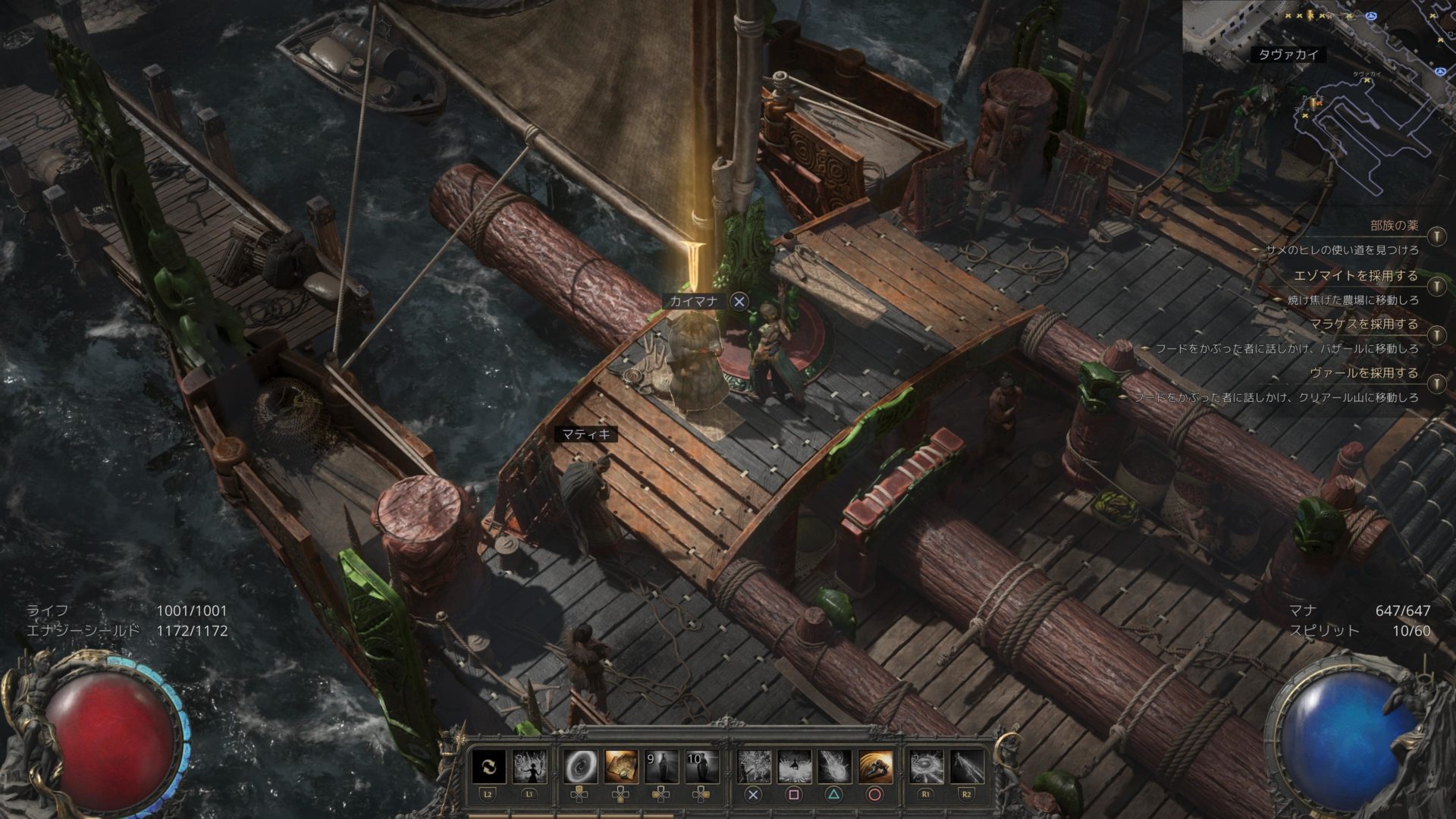Select the ヴァールを採用する quest entry
The height and width of the screenshot is (819, 1456).
point(1363,372)
